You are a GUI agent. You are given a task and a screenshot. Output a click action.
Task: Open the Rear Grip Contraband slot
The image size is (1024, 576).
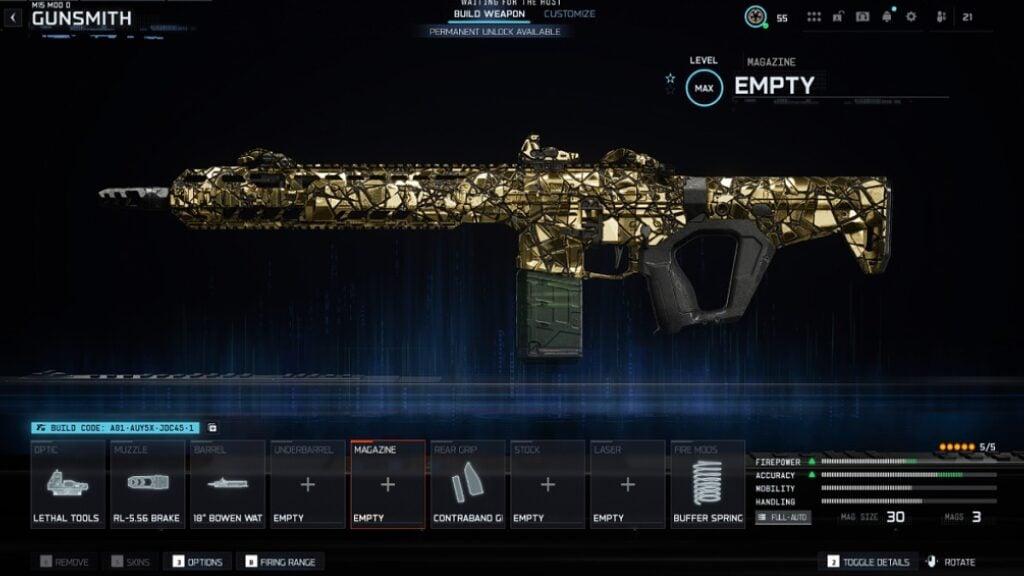click(x=467, y=484)
